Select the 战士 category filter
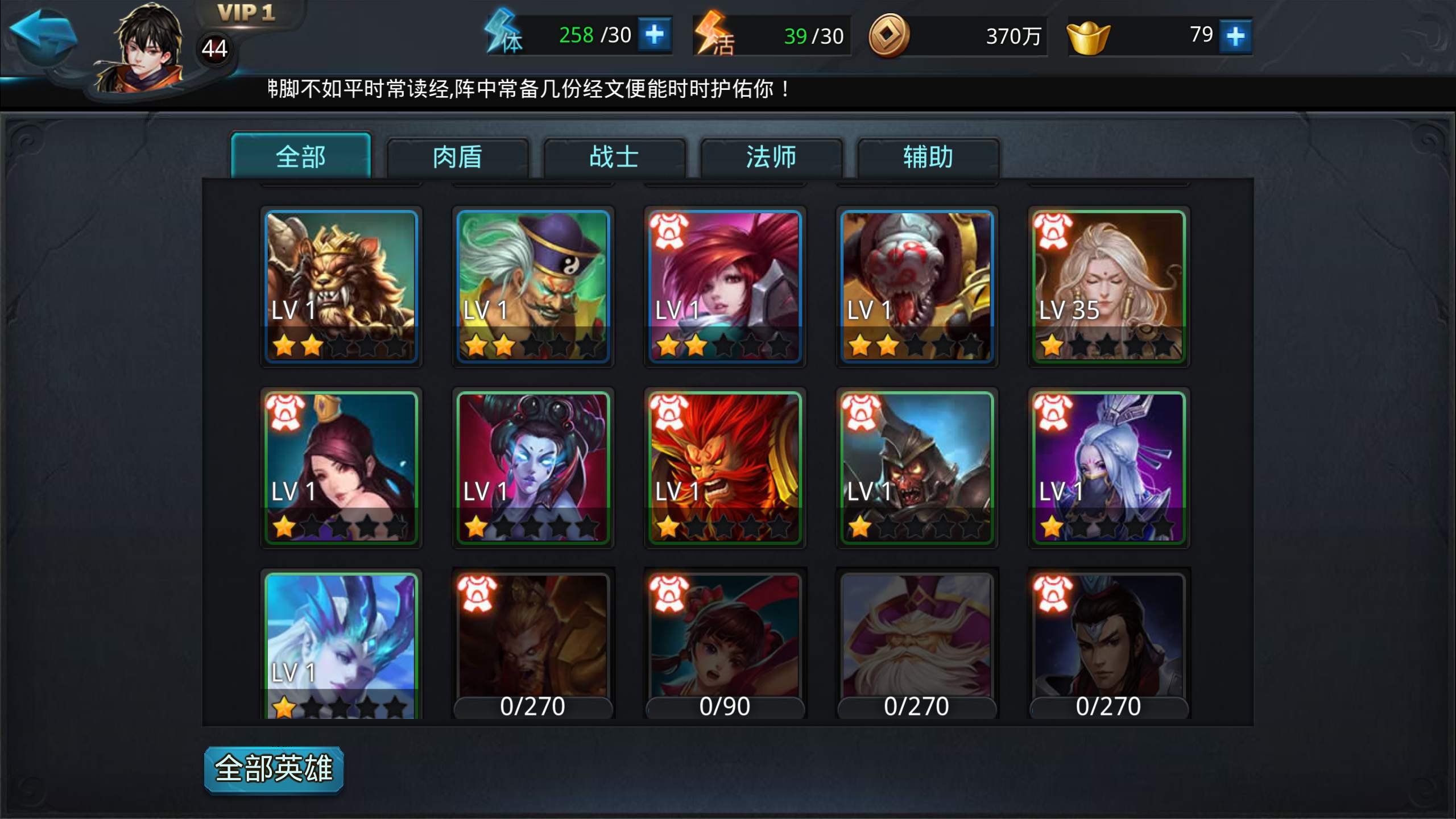 (x=614, y=158)
